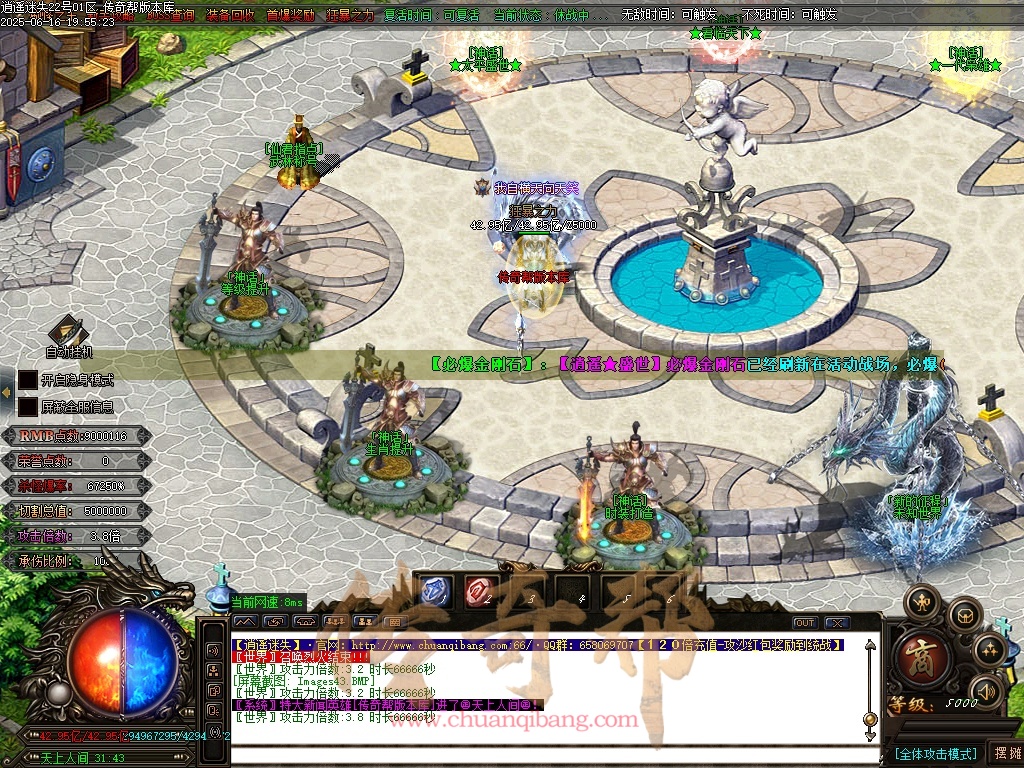Toggle the 开启隐身模式 stealth mode checkbox
Image resolution: width=1024 pixels, height=768 pixels.
(x=28, y=380)
